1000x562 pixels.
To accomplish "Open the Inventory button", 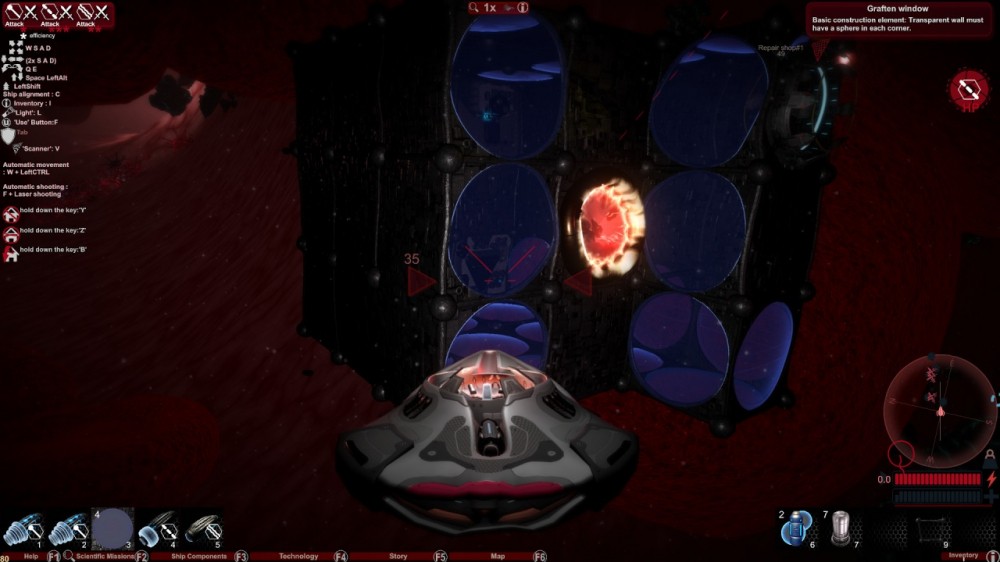I will click(x=963, y=556).
